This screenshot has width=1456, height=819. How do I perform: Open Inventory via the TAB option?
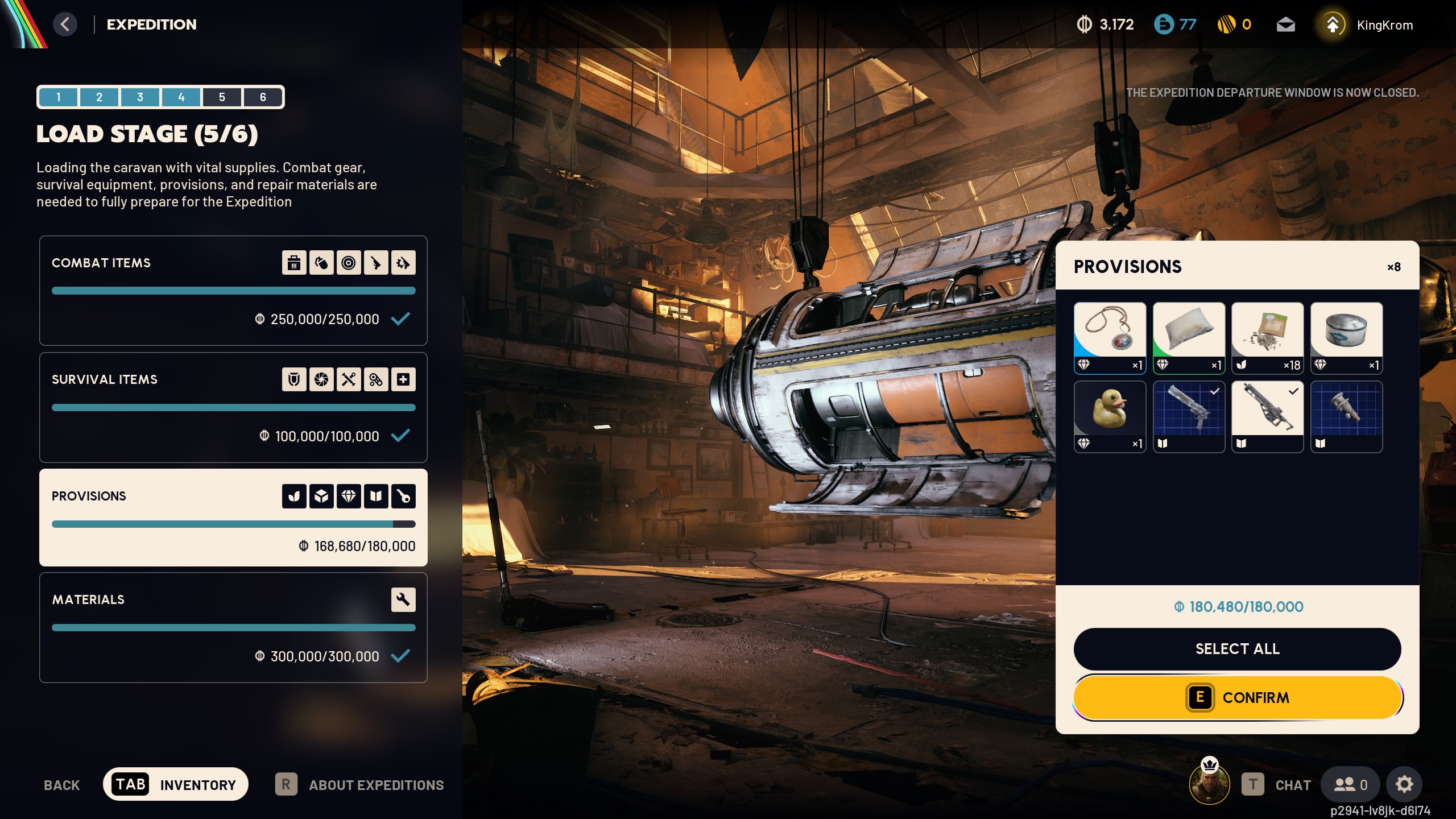[176, 784]
